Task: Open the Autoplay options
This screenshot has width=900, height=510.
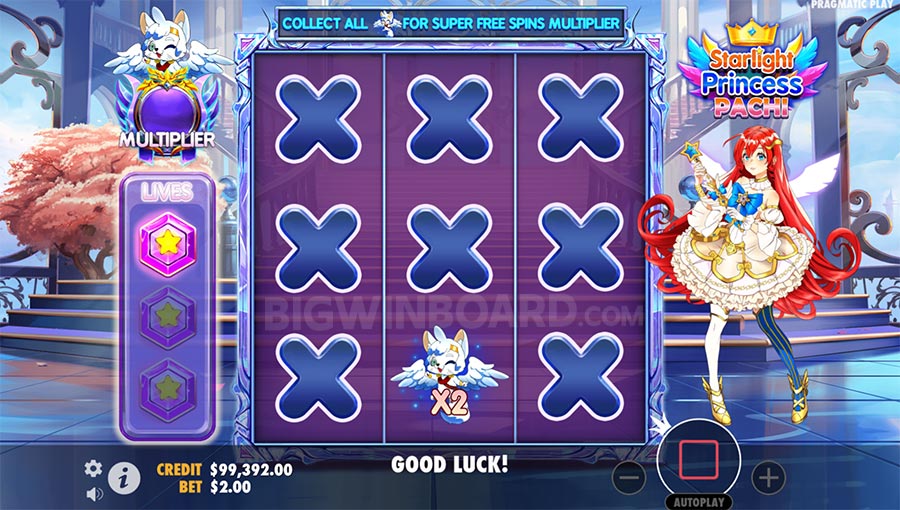Action: point(698,502)
